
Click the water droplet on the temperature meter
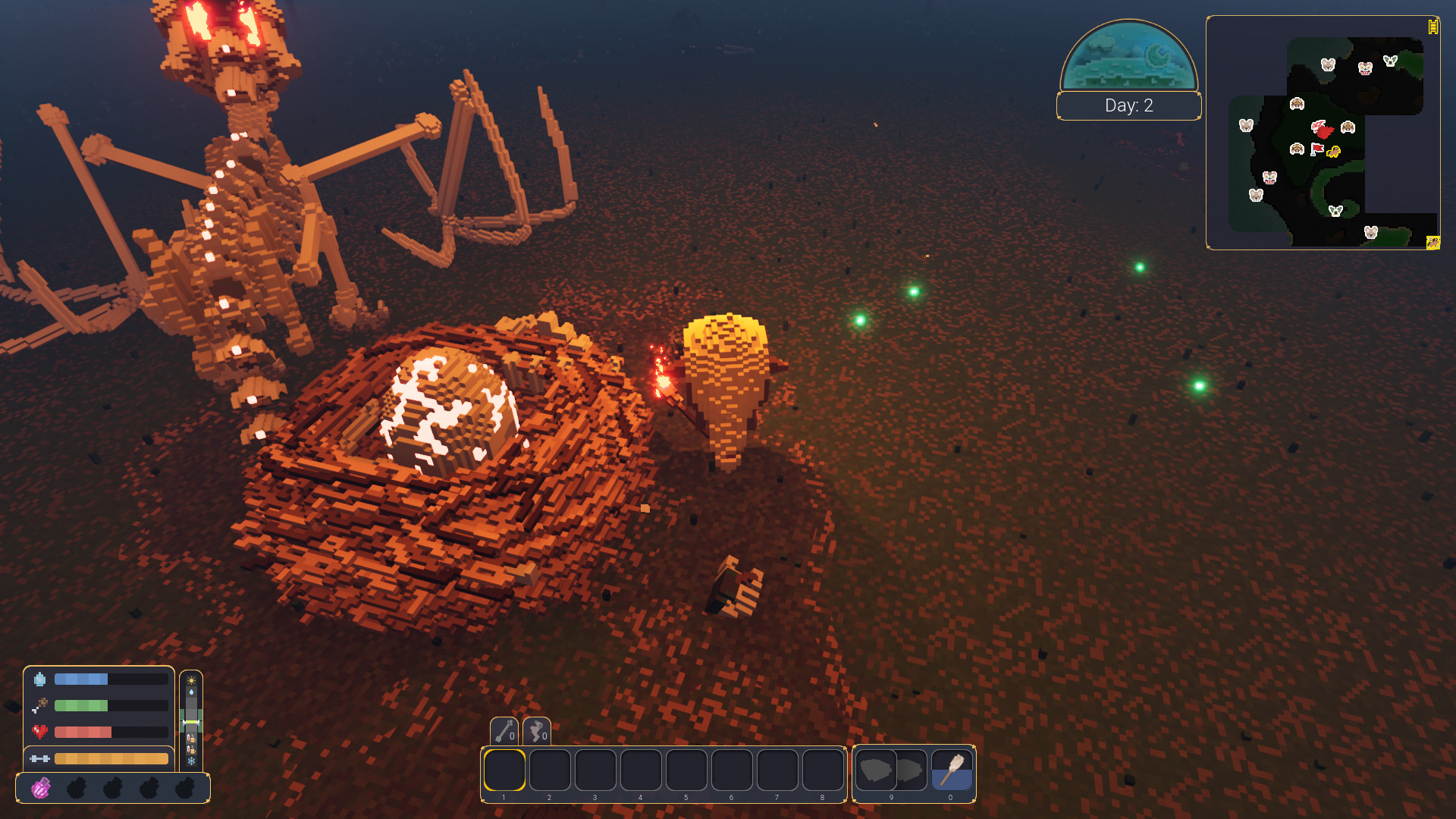pos(192,692)
